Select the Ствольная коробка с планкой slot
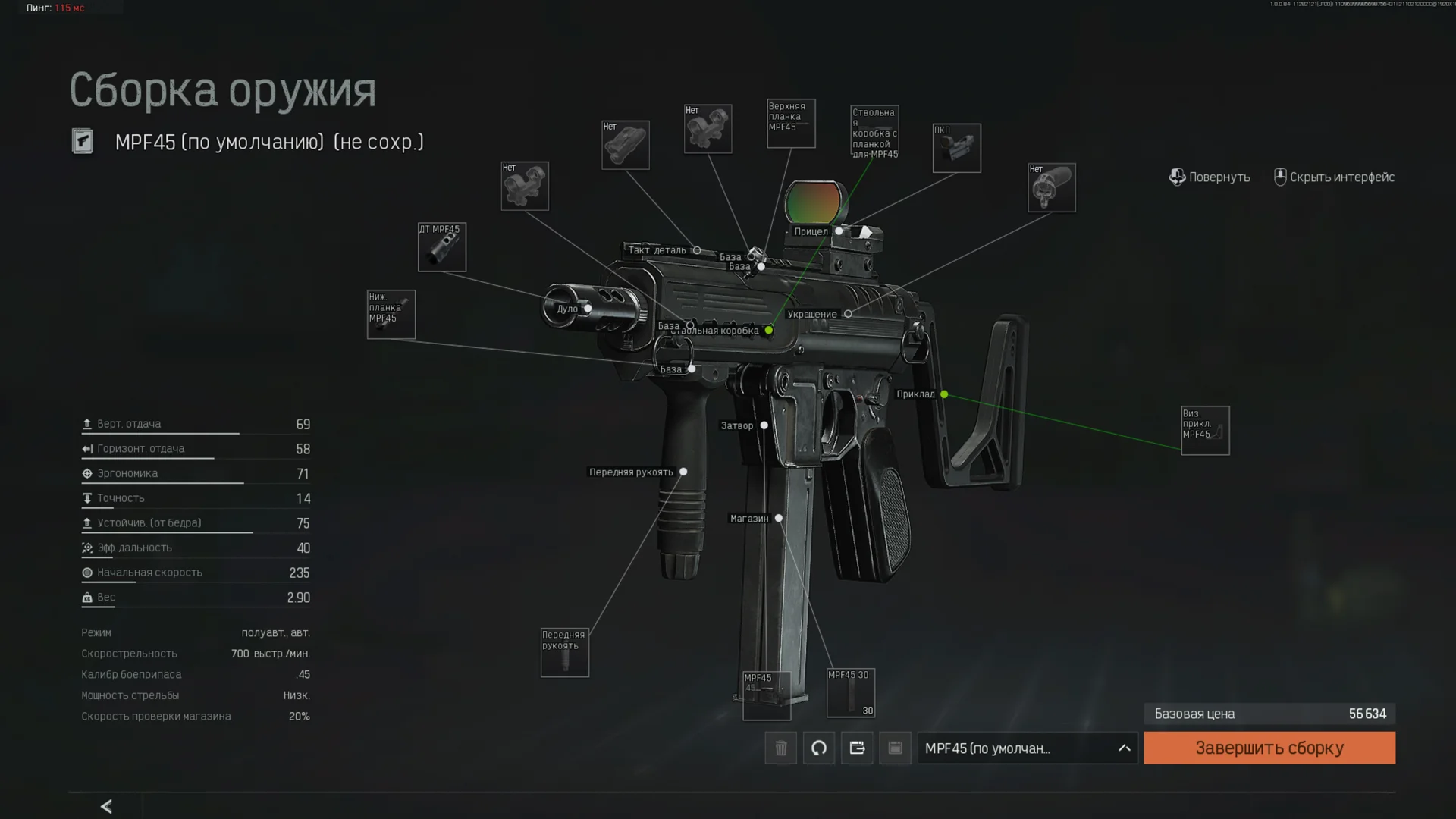 874,131
